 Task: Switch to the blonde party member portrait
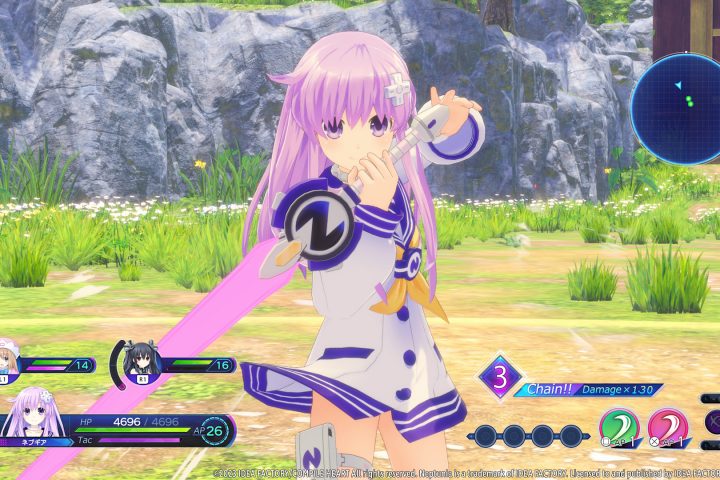click(9, 363)
